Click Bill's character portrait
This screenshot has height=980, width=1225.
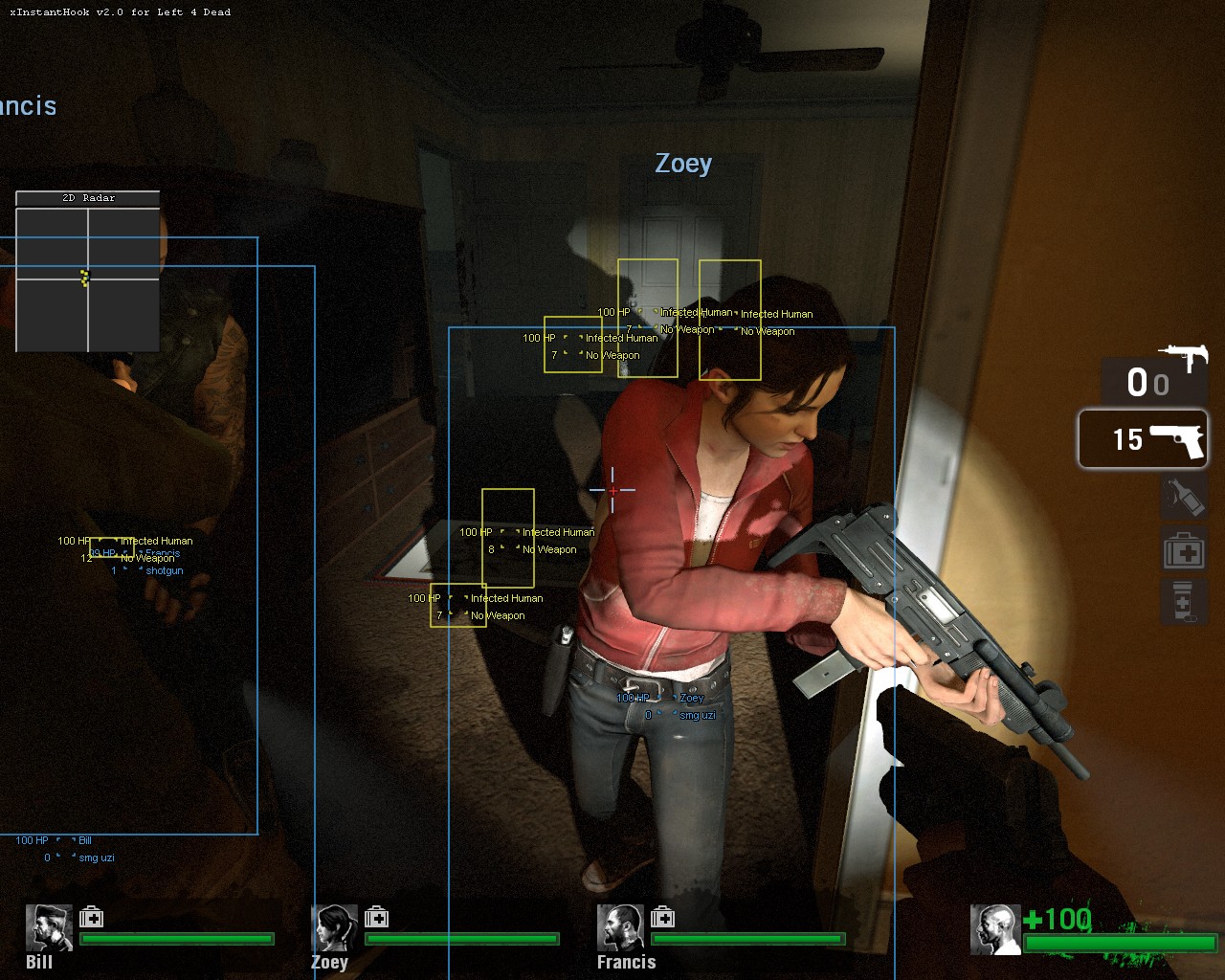pos(47,928)
